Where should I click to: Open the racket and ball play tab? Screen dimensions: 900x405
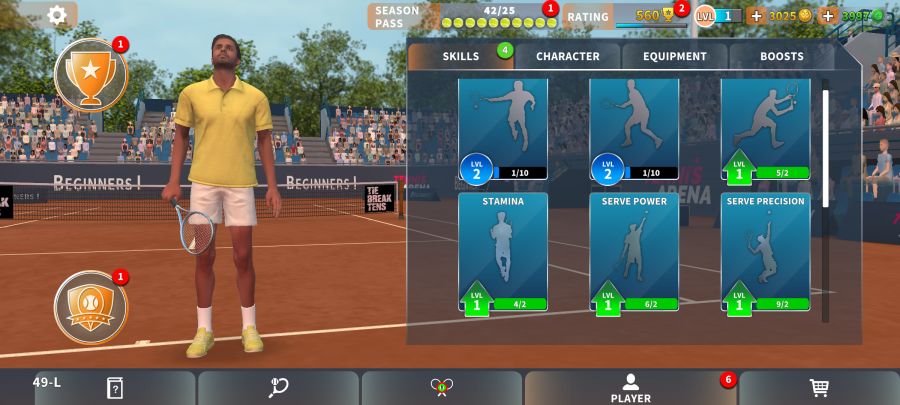(x=278, y=388)
